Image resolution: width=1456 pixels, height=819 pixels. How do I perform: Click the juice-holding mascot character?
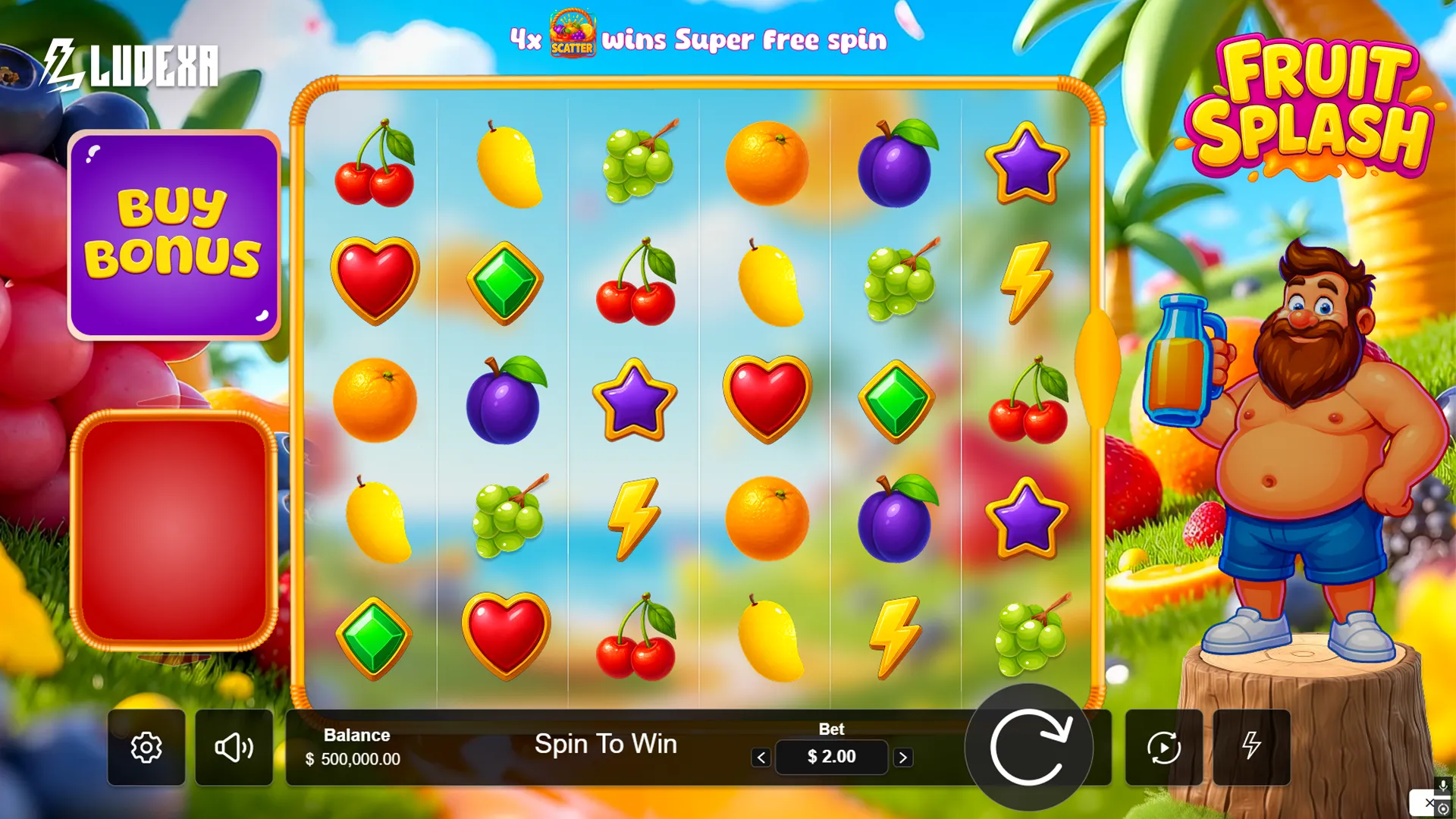pyautogui.click(x=1312, y=455)
